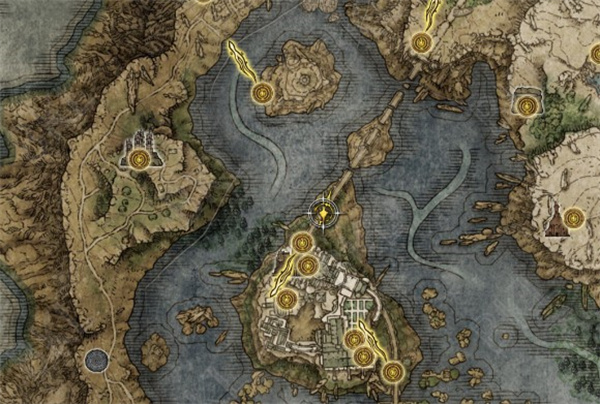Select the grace on the northern mainland shore
Screen dimensions: 600x404
click(x=421, y=42)
